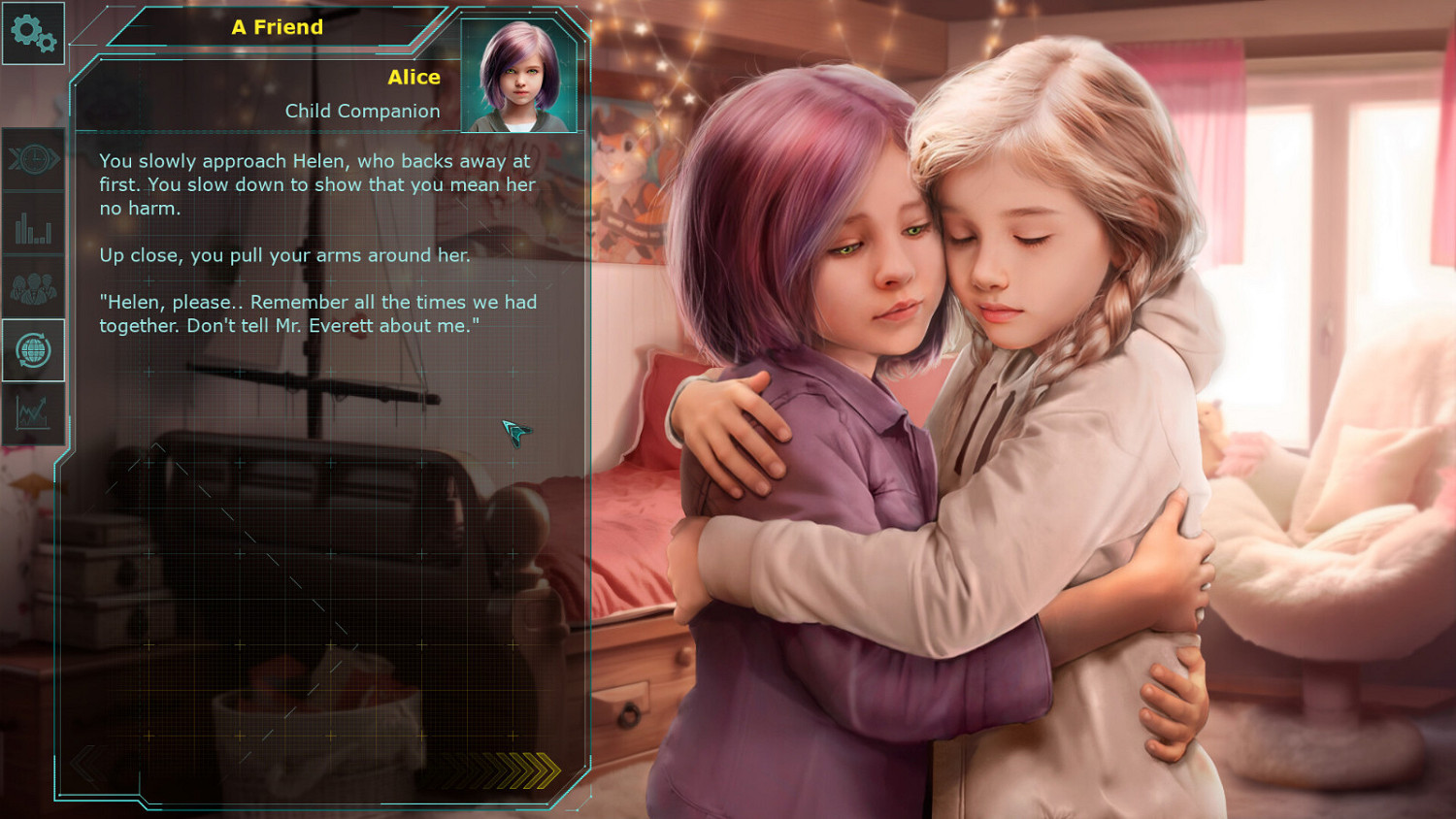Click the yellow "Alice" nameplate
Screen dimensions: 1456x819
(414, 77)
